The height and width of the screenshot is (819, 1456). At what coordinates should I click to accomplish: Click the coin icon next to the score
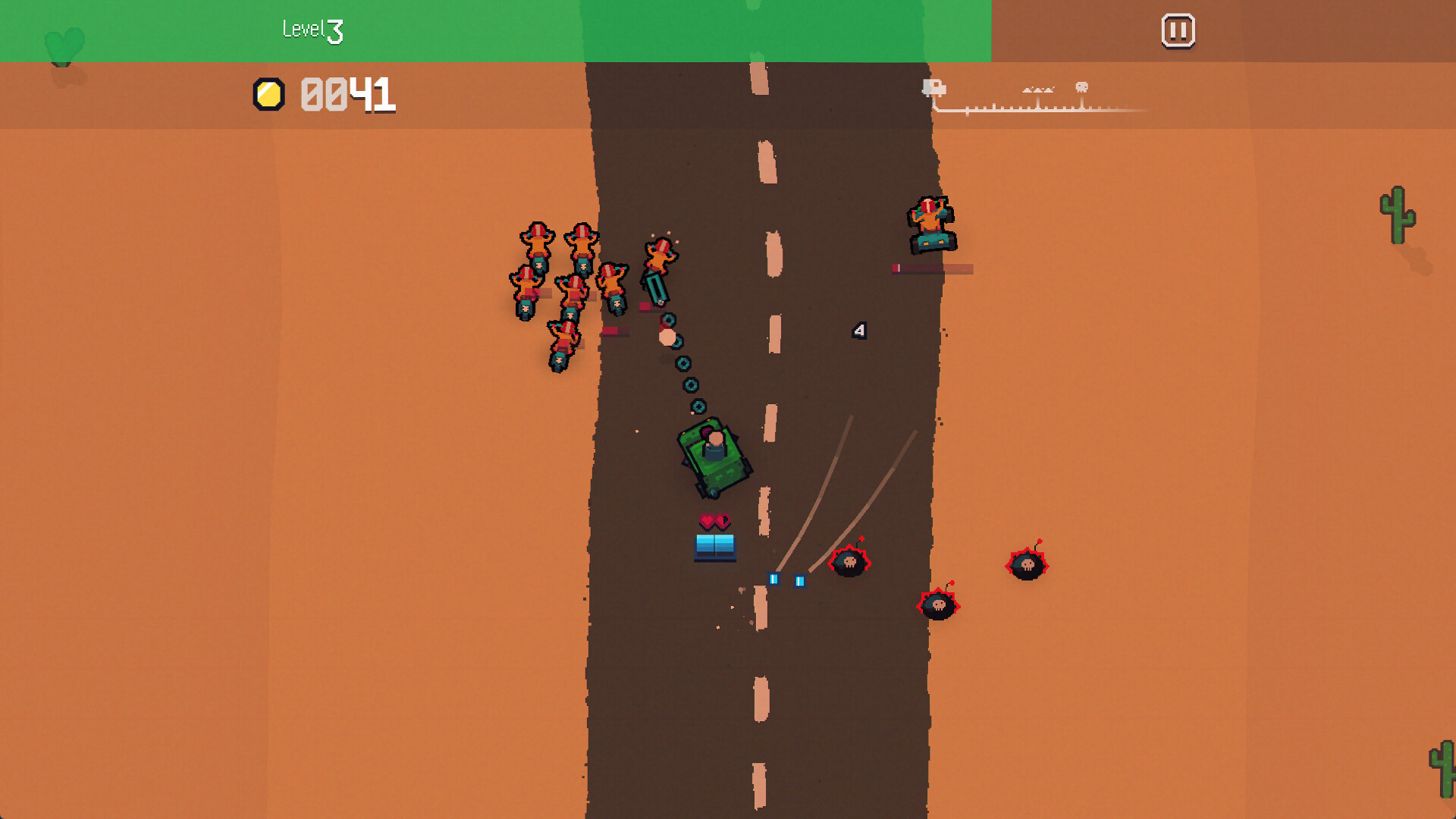coord(267,93)
